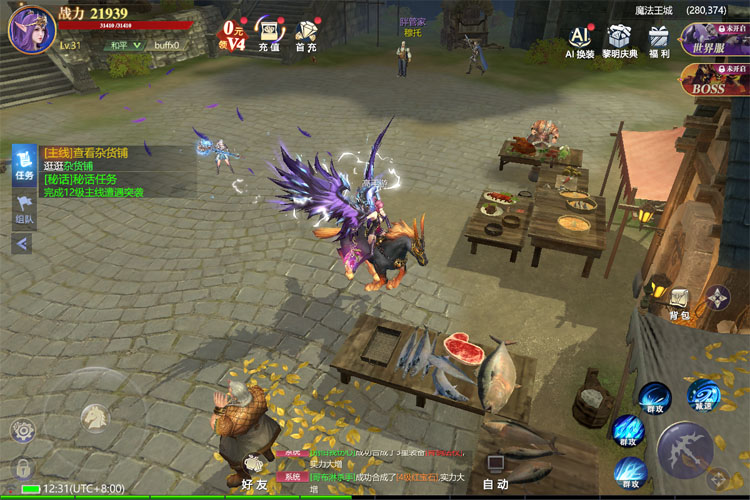
Task: Open the 背包 backpack
Action: coord(679,302)
